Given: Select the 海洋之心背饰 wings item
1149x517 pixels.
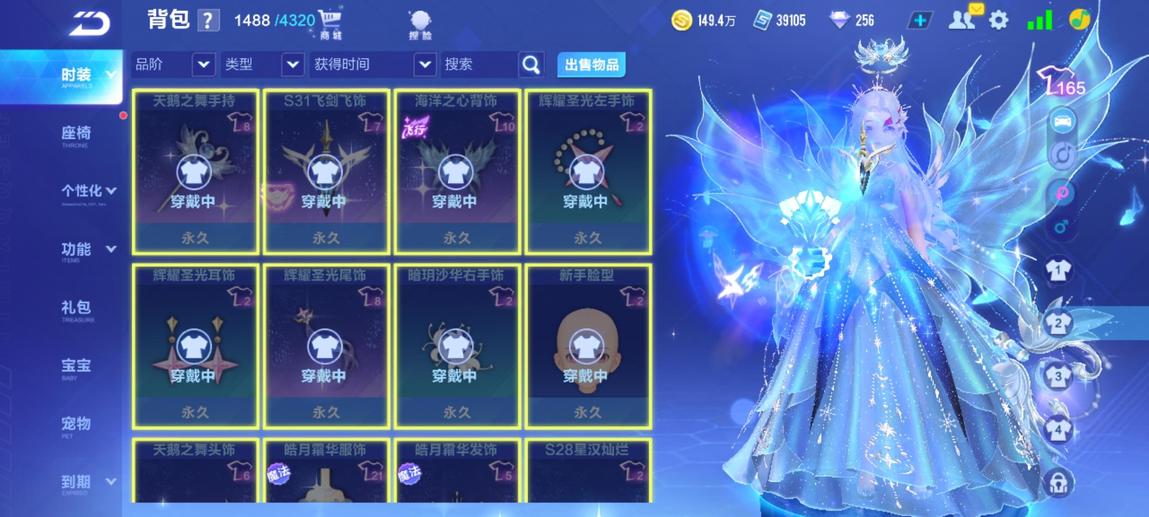Looking at the screenshot, I should coord(457,171).
